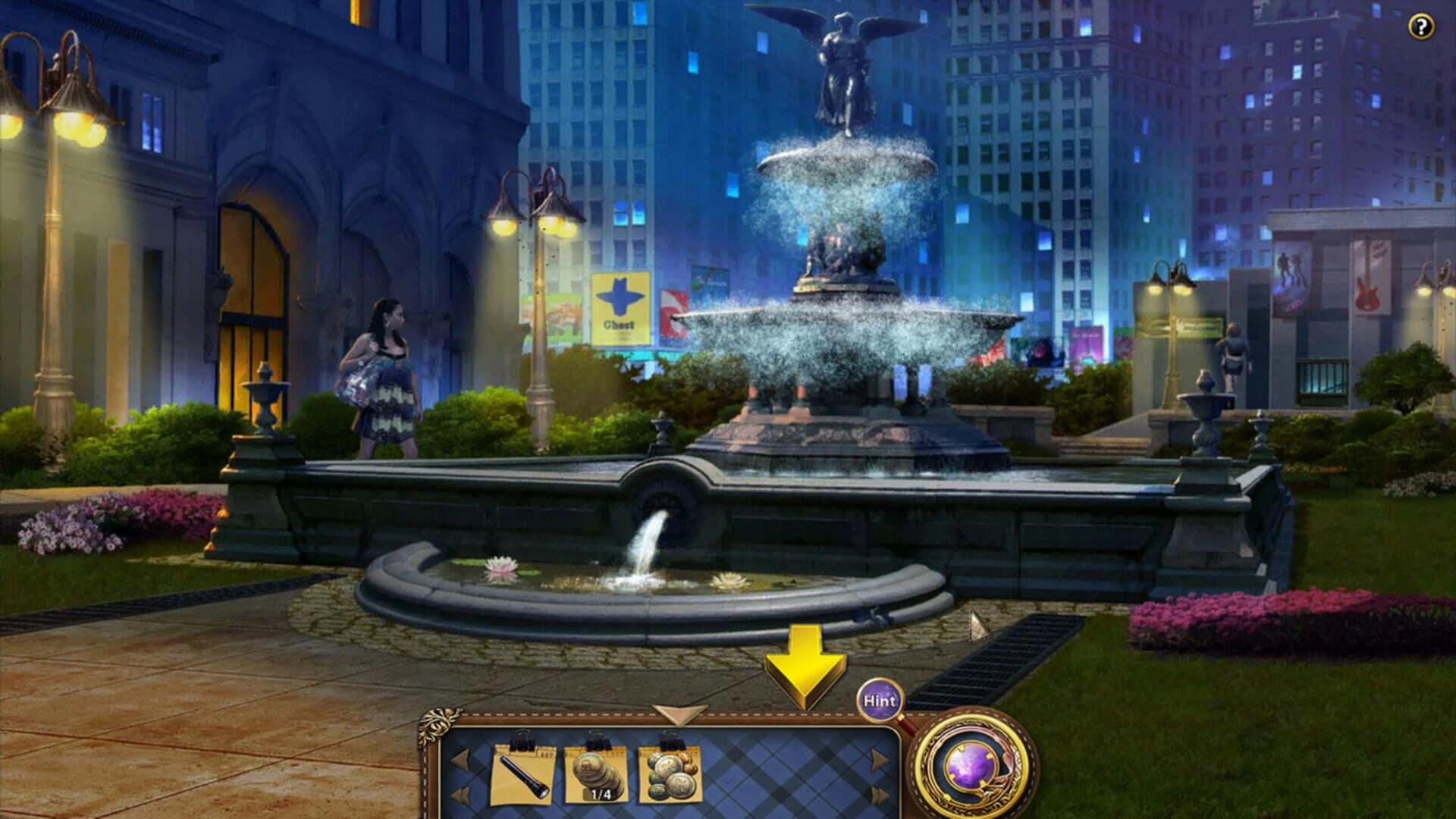The image size is (1456, 819).
Task: Click the yellow tutorial arrow pointer
Action: [804, 664]
